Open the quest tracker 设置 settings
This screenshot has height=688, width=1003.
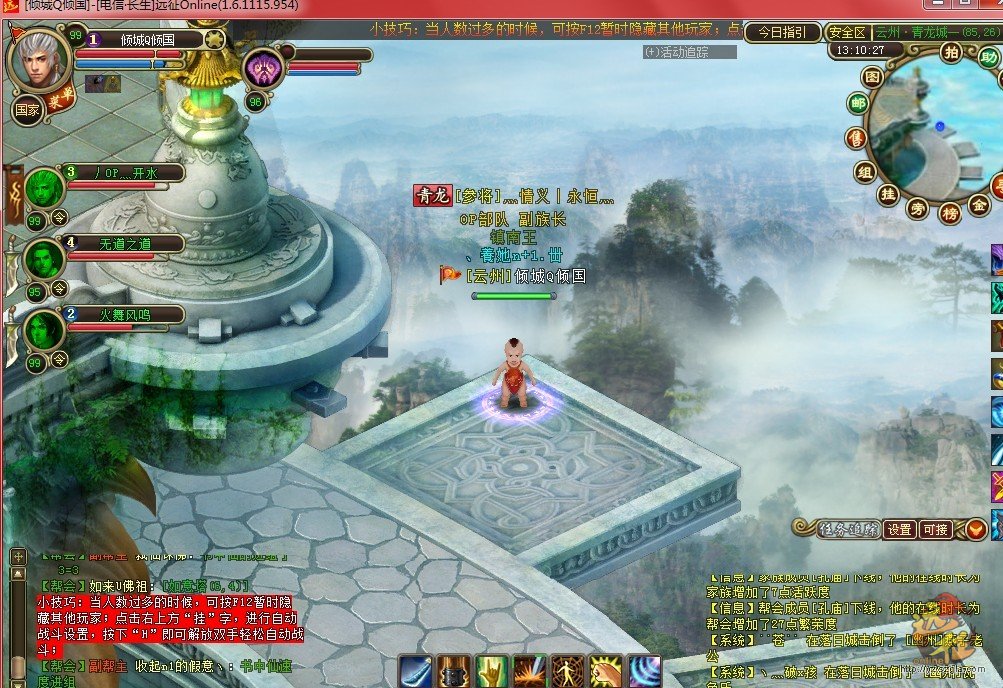899,529
